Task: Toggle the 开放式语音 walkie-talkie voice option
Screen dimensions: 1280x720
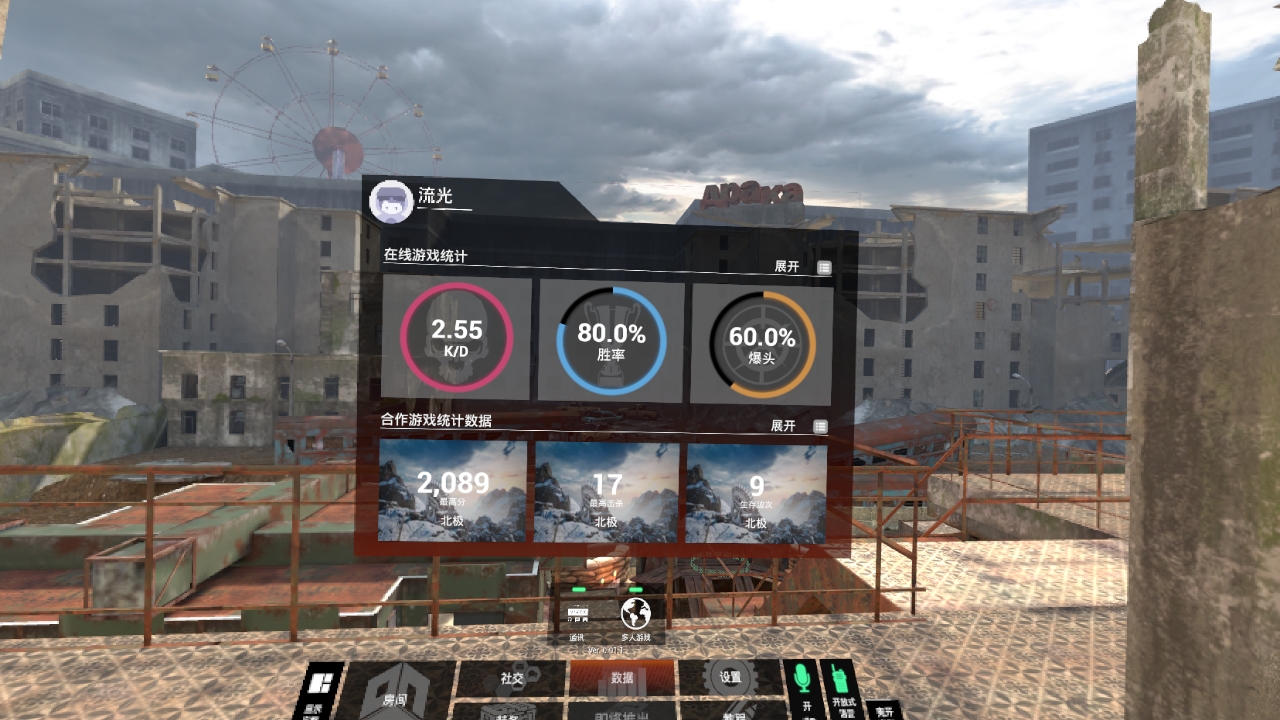Action: point(838,680)
